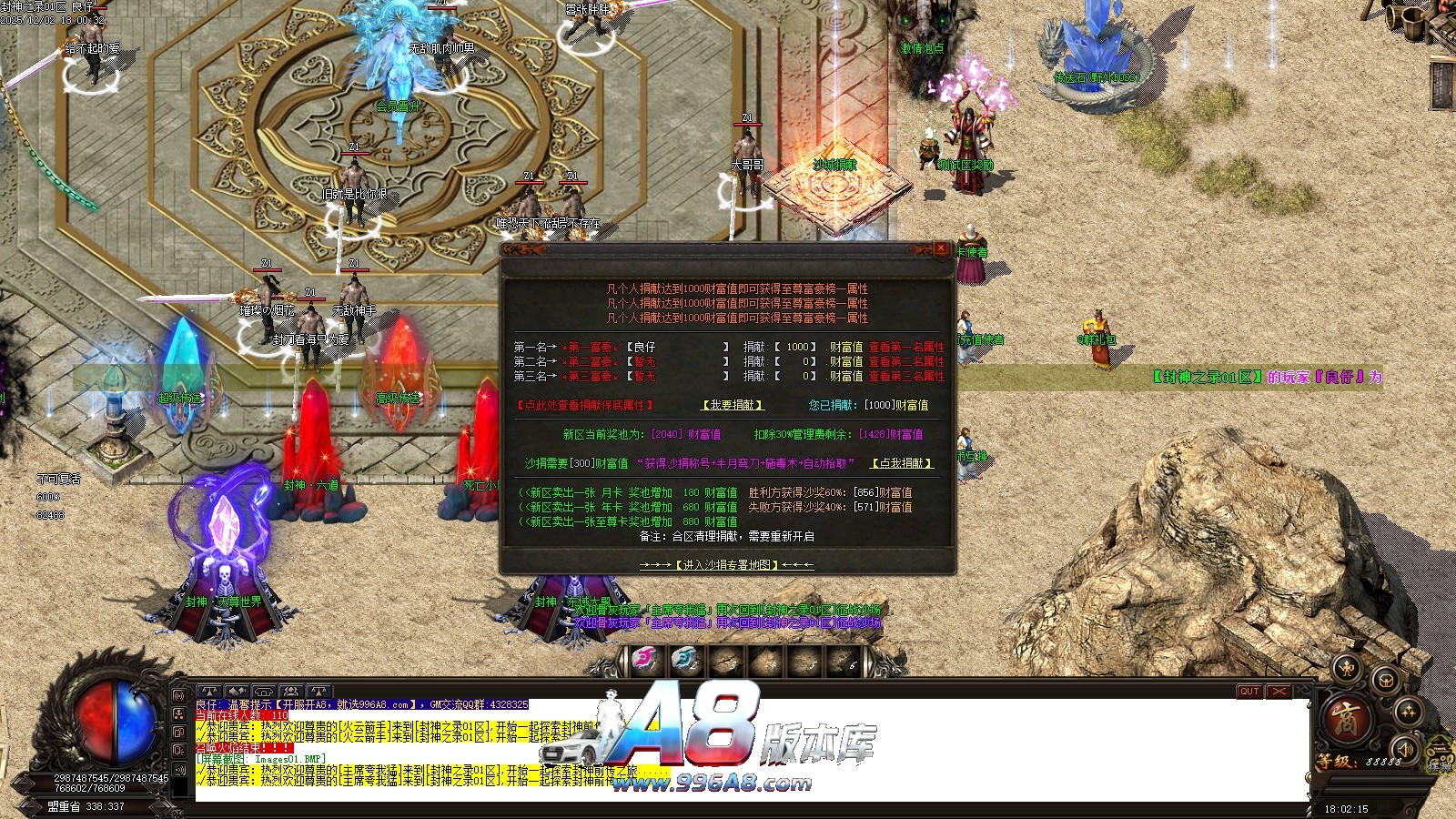The image size is (1456, 819).
Task: Open the bag box round icon
Action: (1385, 680)
